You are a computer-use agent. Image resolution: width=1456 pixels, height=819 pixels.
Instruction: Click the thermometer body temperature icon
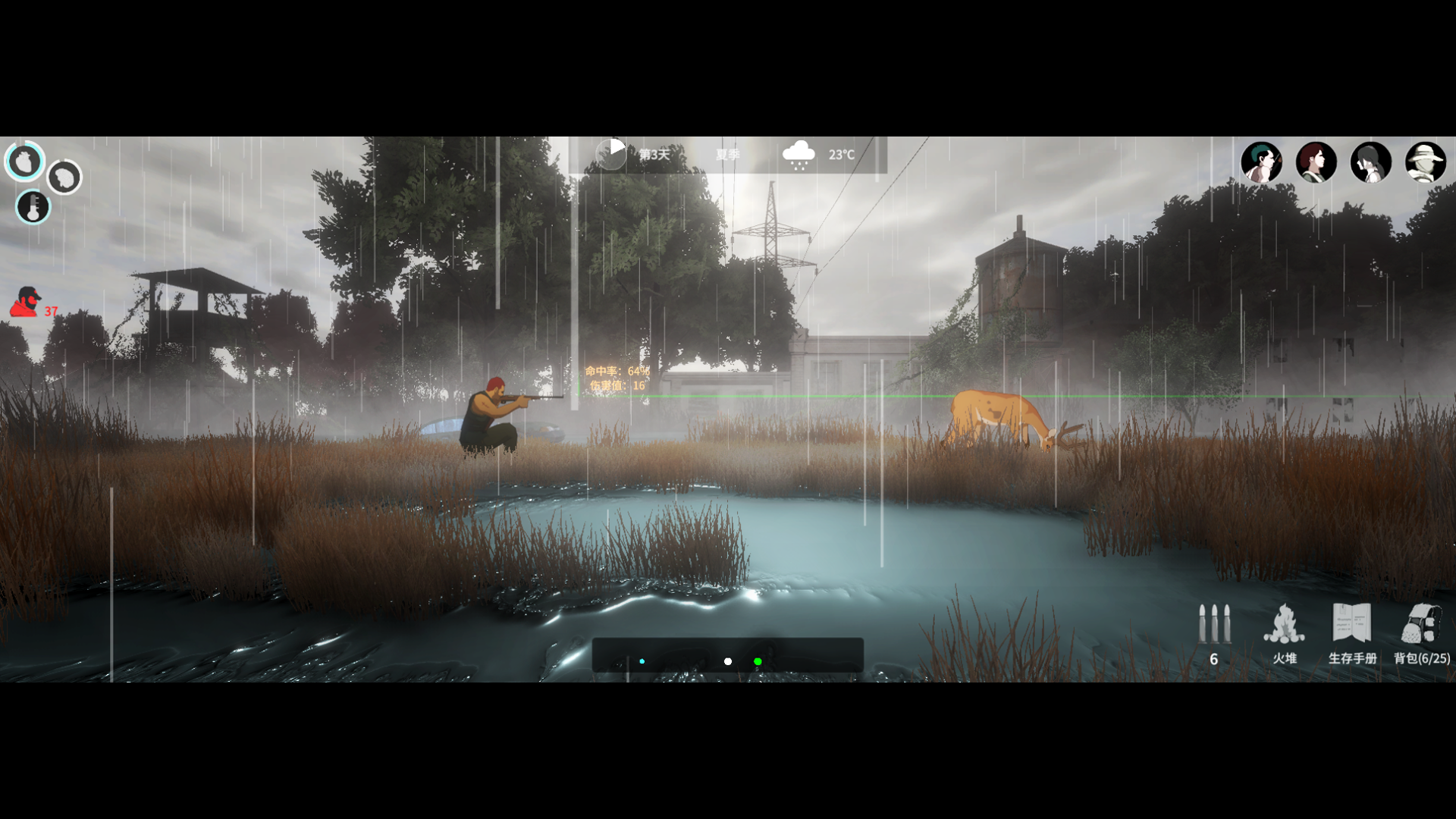33,207
